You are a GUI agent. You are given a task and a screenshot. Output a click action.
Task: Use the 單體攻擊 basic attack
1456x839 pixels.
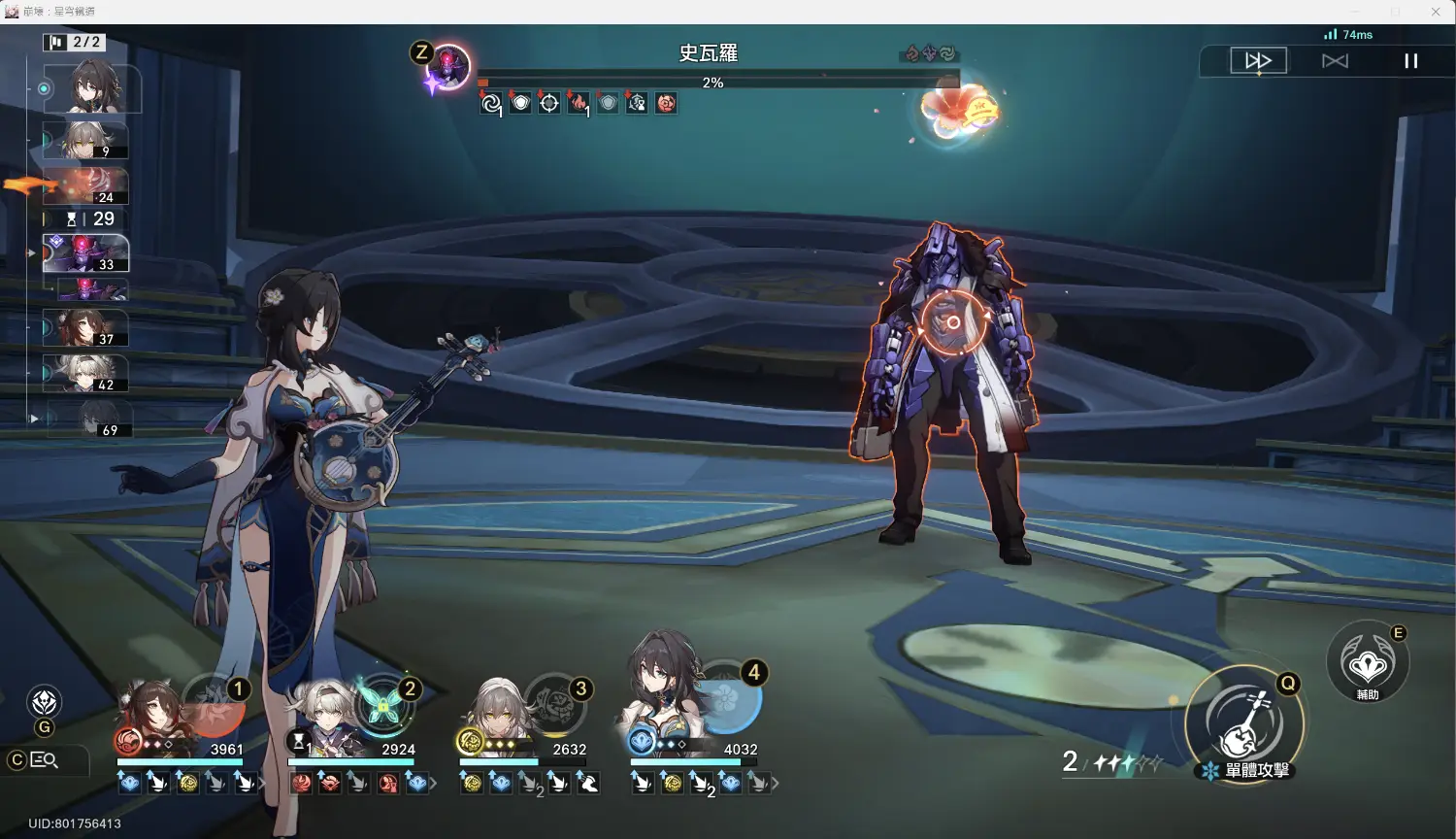point(1244,723)
